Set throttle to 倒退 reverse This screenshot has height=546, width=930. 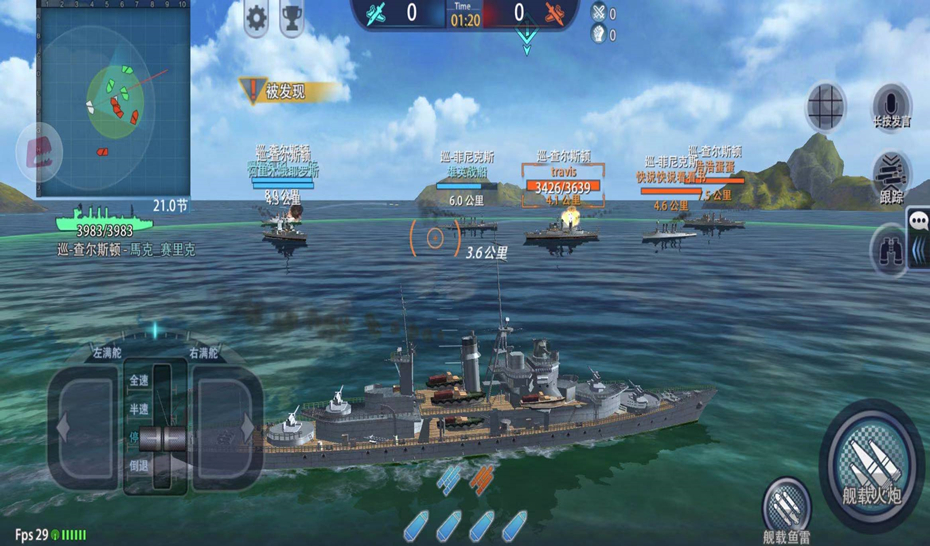(139, 466)
